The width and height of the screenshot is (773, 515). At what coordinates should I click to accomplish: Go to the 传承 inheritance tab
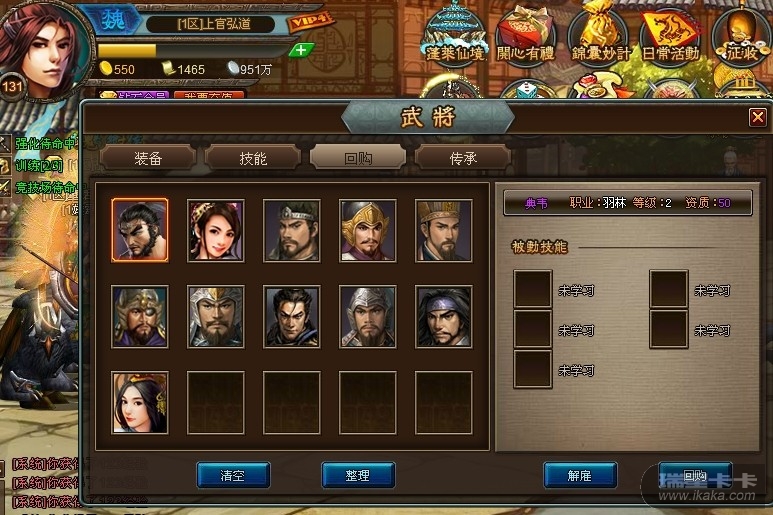463,158
